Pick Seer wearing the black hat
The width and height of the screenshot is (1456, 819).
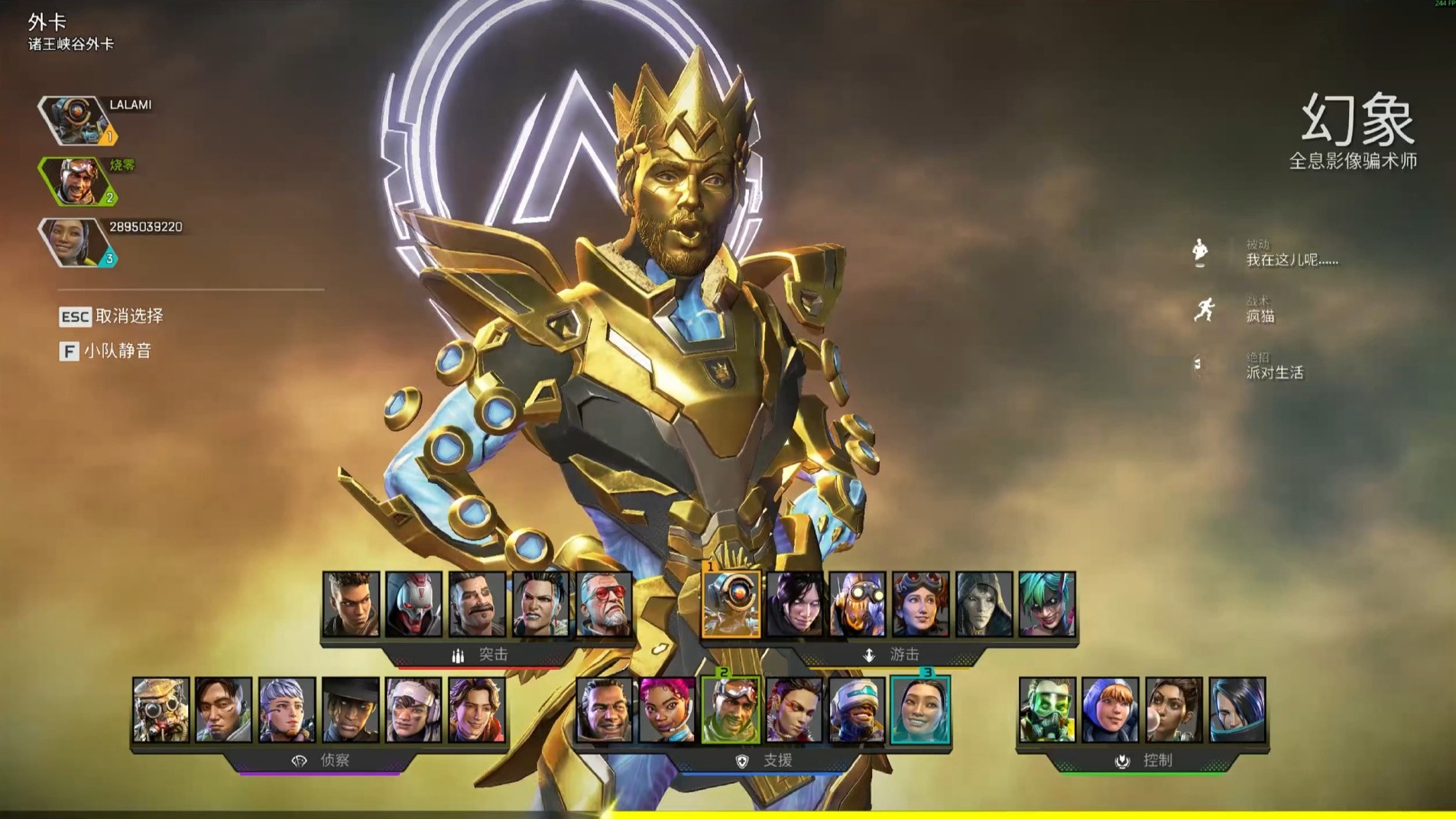pos(350,710)
